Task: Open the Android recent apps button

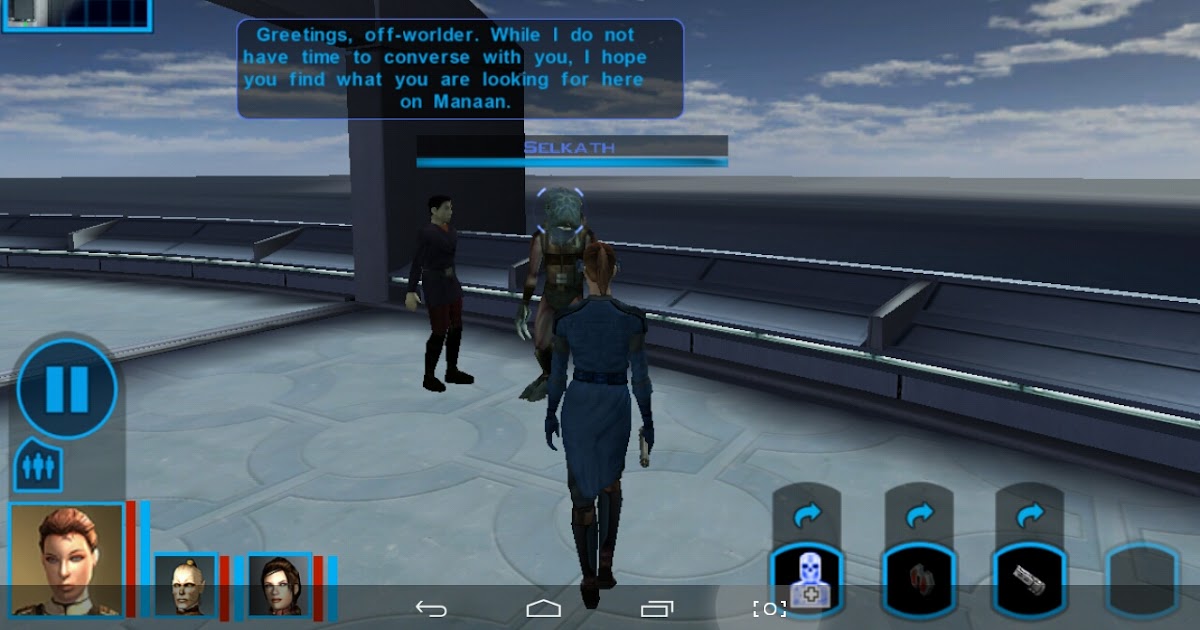Action: tap(657, 608)
